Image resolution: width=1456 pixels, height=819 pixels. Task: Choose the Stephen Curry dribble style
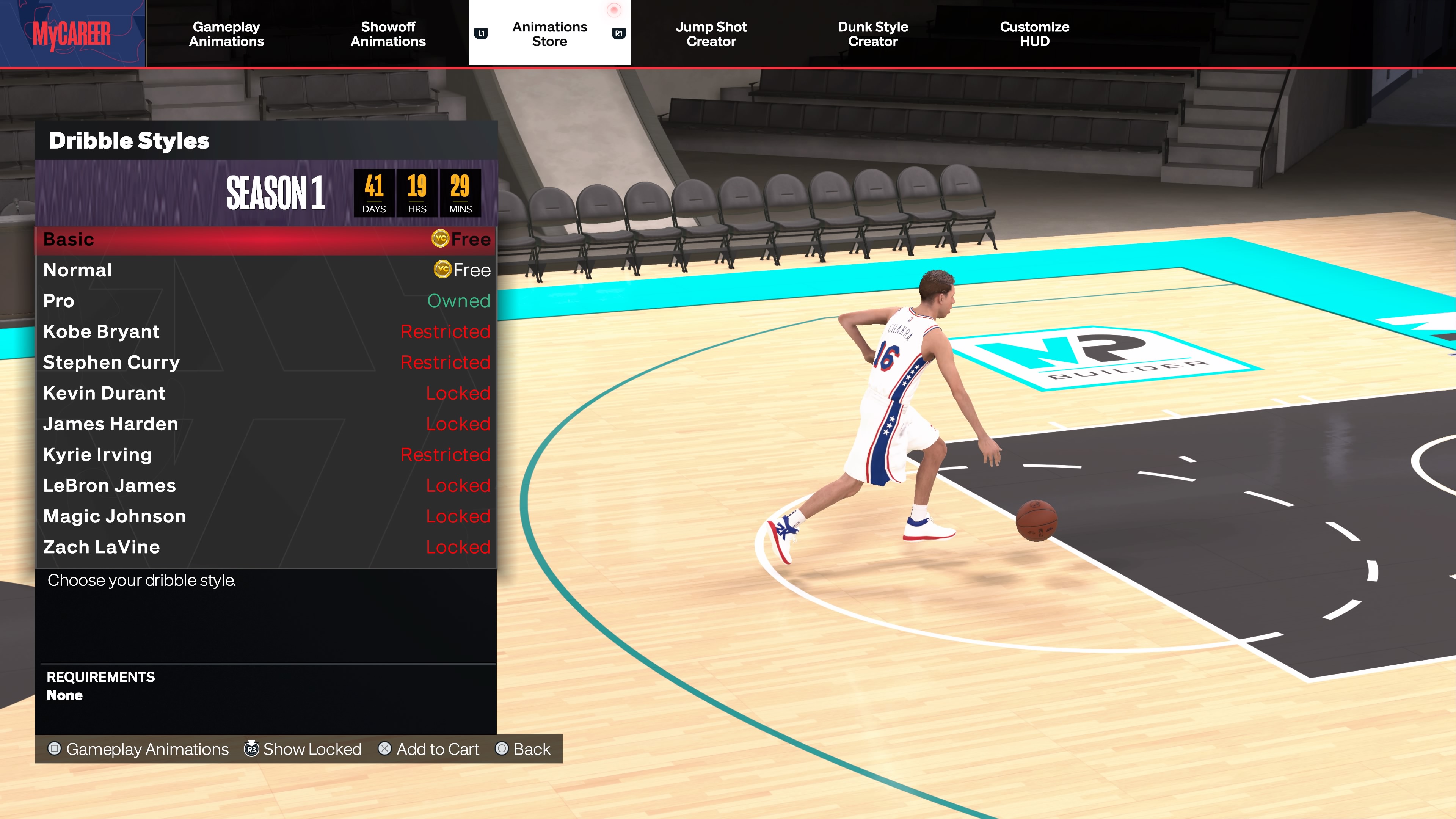pyautogui.click(x=266, y=362)
